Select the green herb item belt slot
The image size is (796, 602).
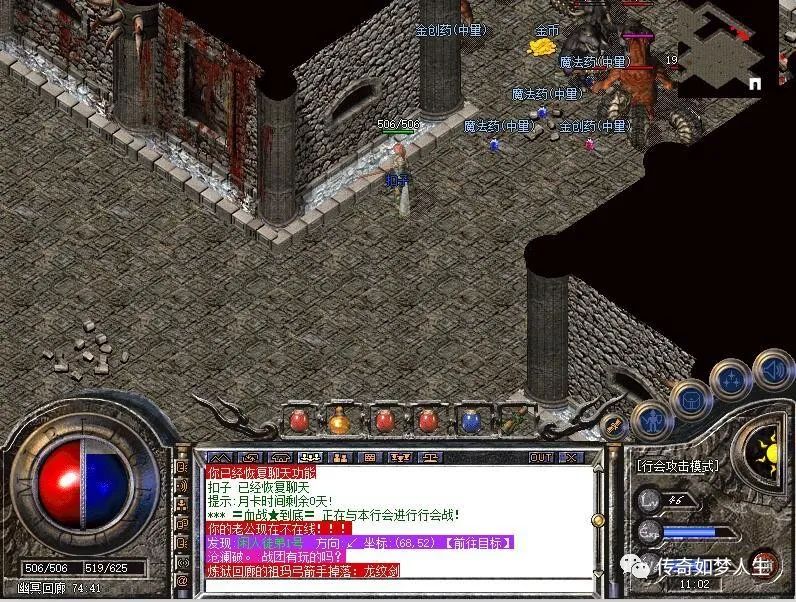(x=515, y=421)
